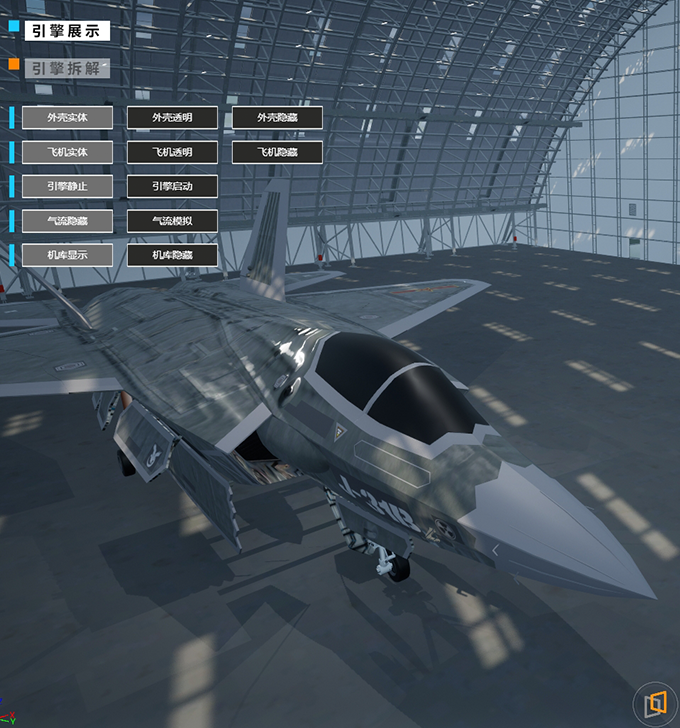Switch to the 引擎展示 tab
680x728 pixels.
pyautogui.click(x=66, y=31)
